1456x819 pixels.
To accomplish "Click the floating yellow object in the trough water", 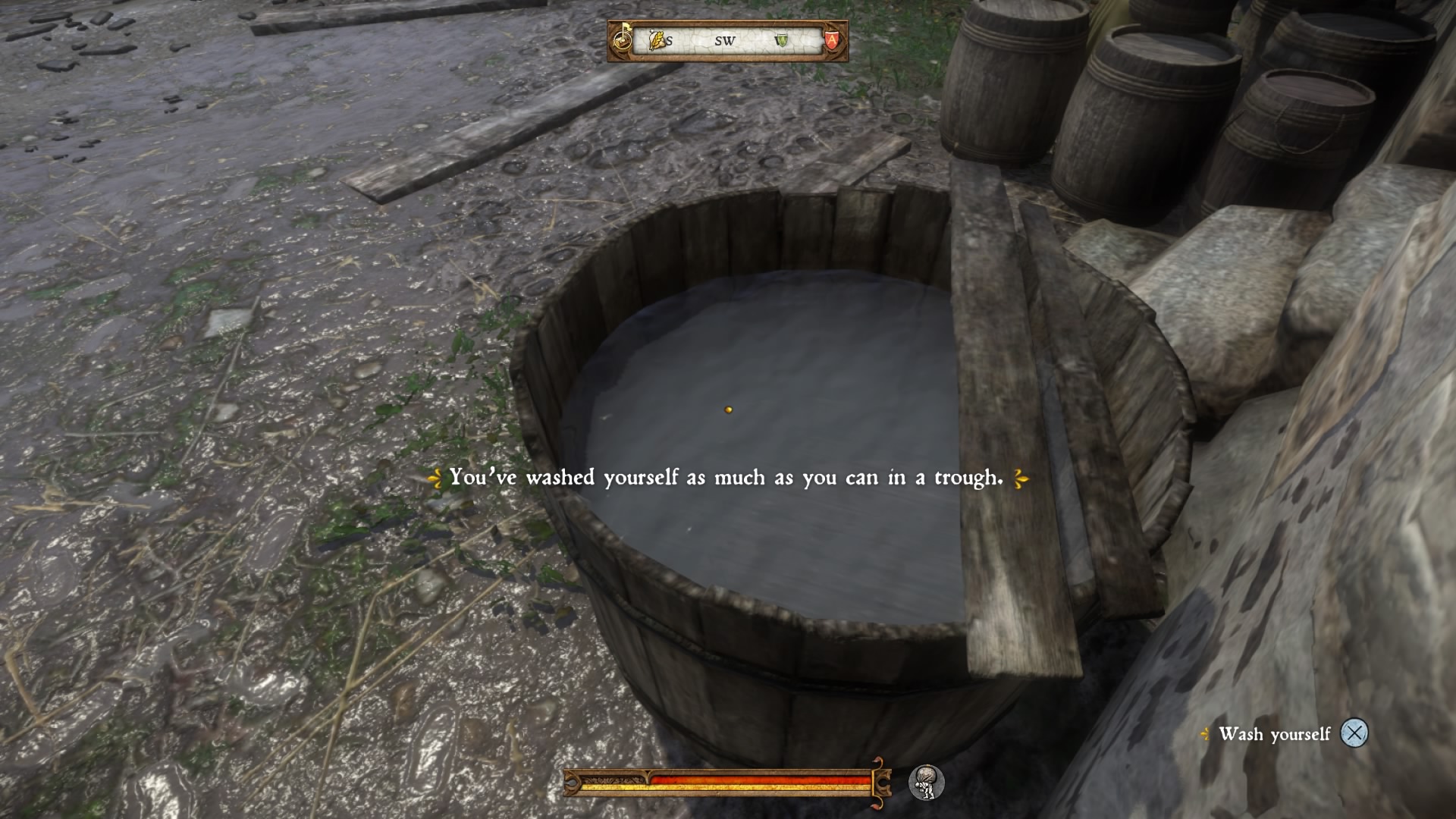I will click(x=726, y=409).
